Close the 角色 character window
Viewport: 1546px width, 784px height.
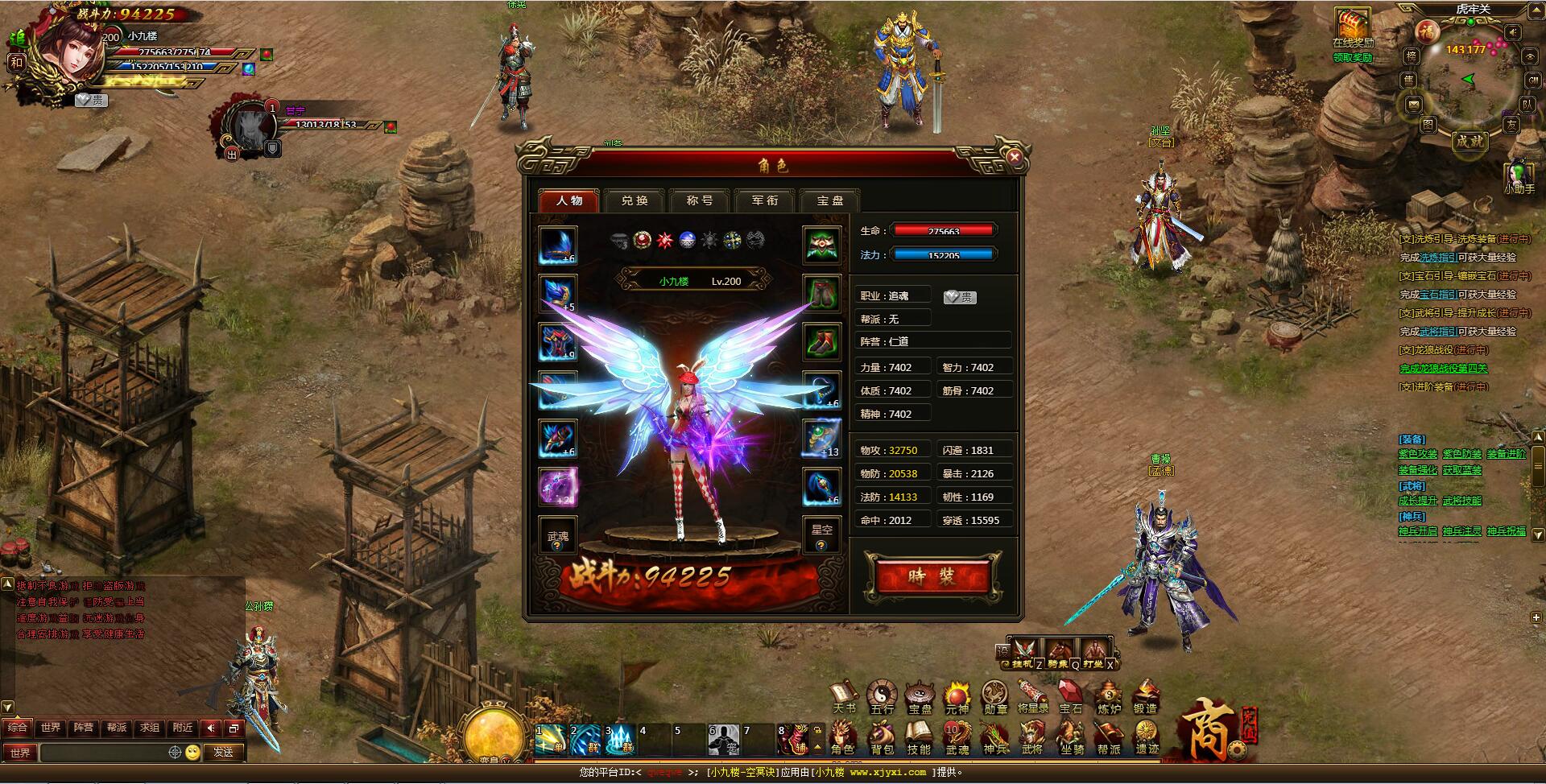click(x=1015, y=158)
